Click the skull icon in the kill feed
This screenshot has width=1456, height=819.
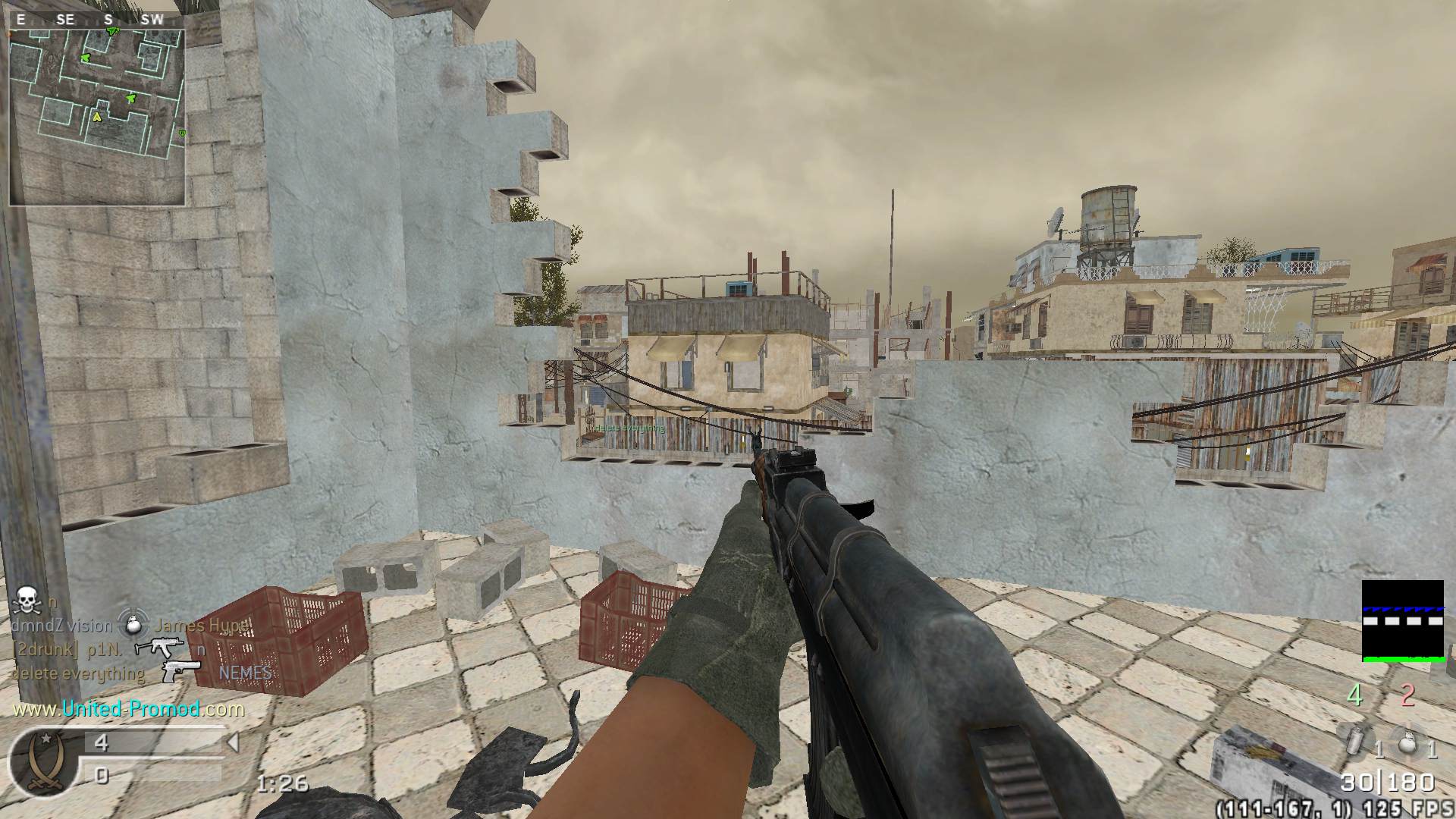pyautogui.click(x=27, y=600)
